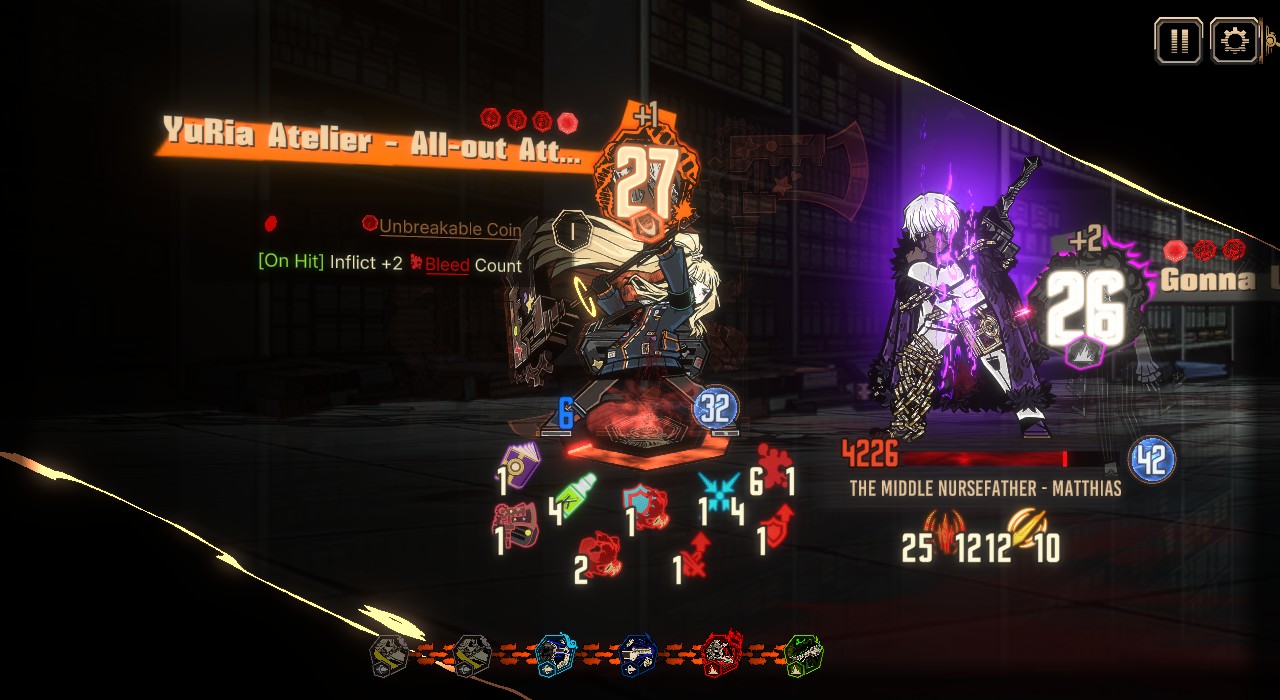Image resolution: width=1280 pixels, height=700 pixels.
Task: Pause the battle
Action: point(1178,41)
